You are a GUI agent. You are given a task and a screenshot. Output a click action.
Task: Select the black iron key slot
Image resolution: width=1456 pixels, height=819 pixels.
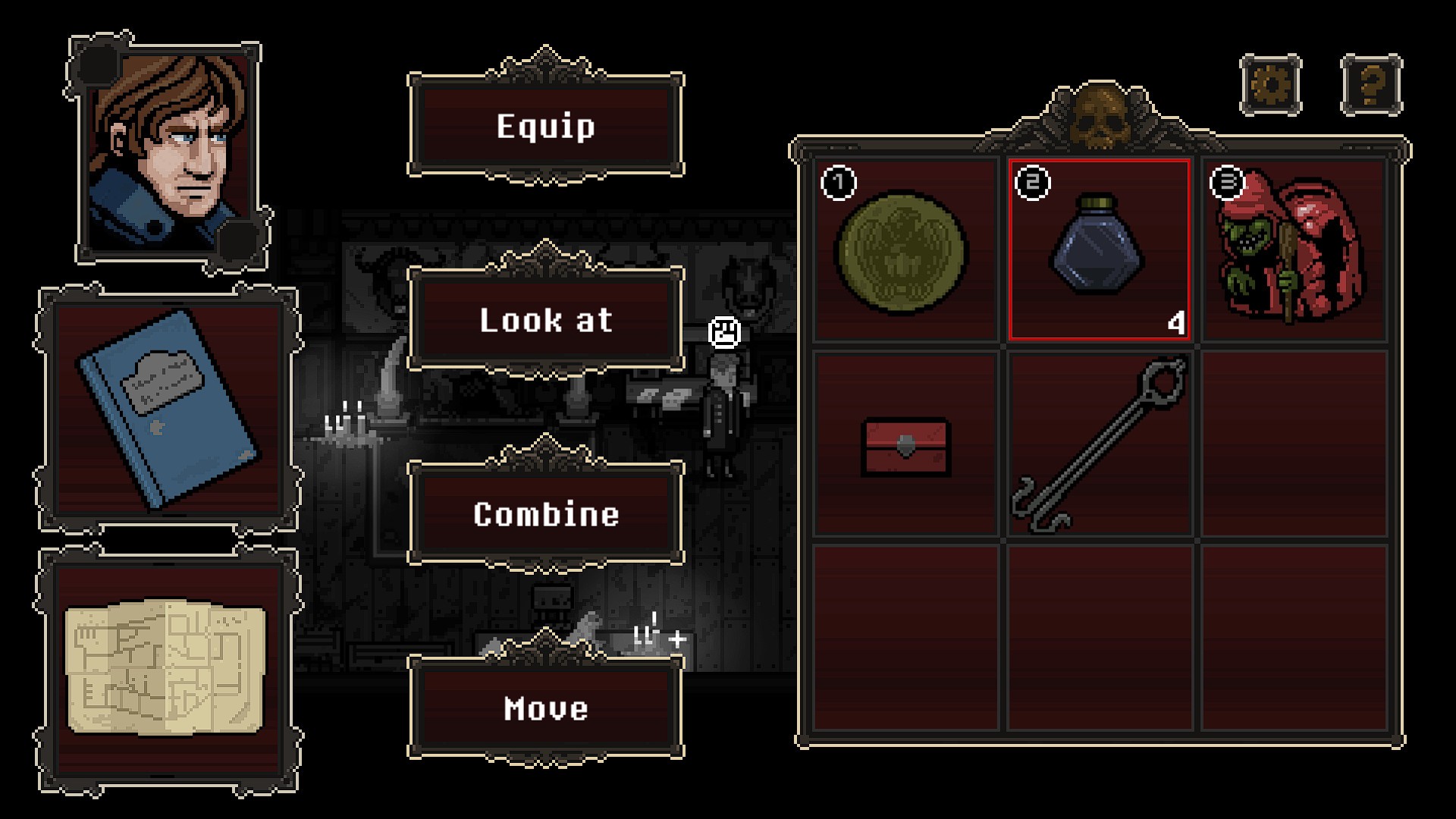[x=1098, y=446]
